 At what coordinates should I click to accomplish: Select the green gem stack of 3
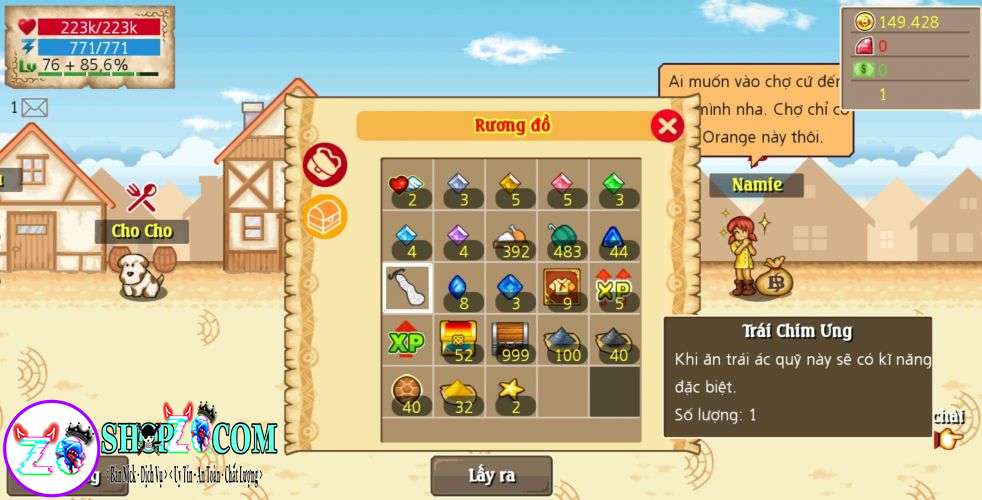tap(614, 185)
